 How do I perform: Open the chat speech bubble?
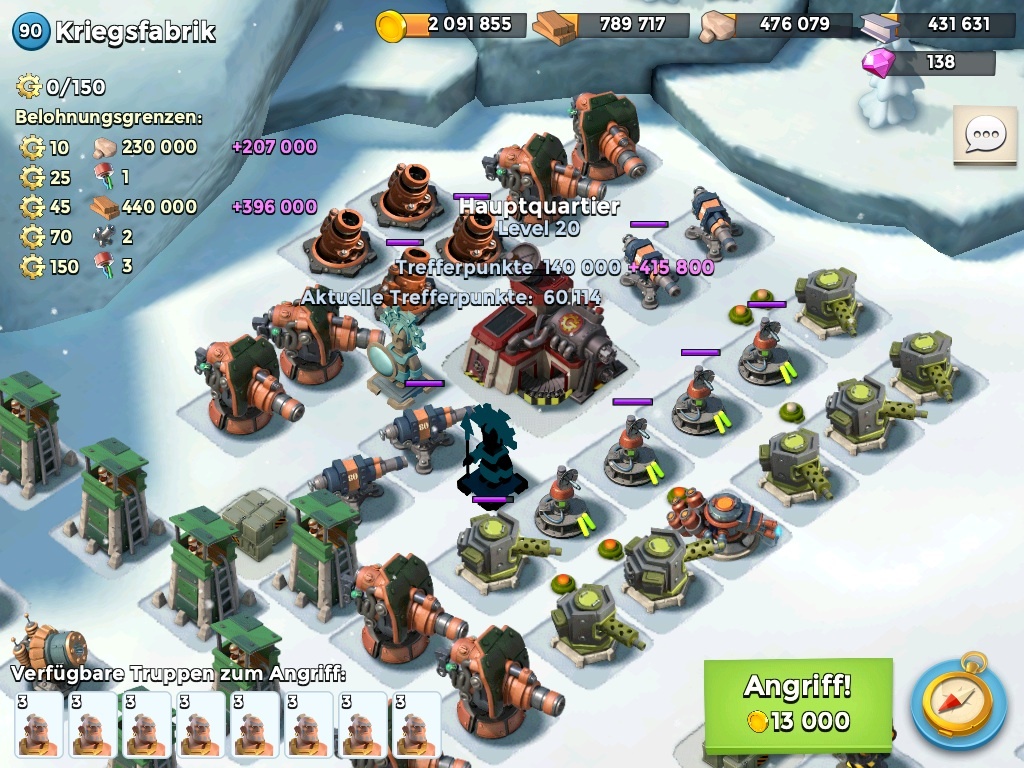click(x=984, y=135)
